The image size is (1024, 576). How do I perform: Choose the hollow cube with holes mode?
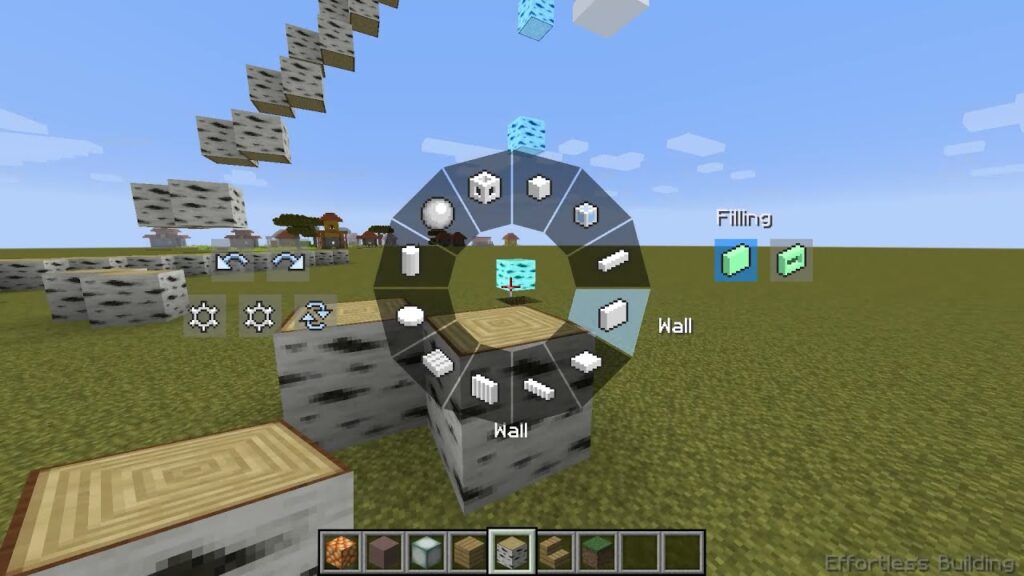coord(485,187)
